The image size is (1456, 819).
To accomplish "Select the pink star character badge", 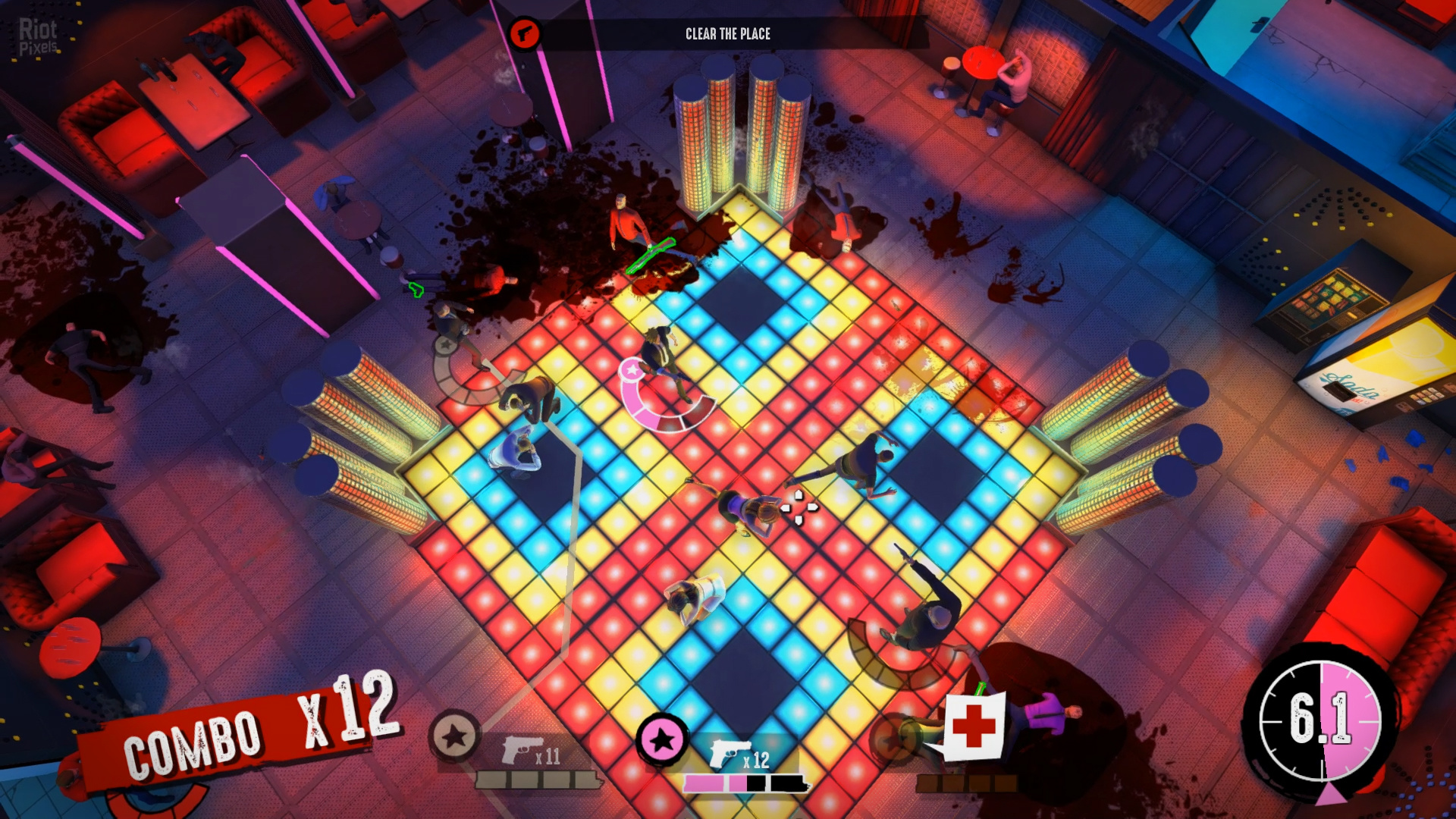I will (662, 739).
